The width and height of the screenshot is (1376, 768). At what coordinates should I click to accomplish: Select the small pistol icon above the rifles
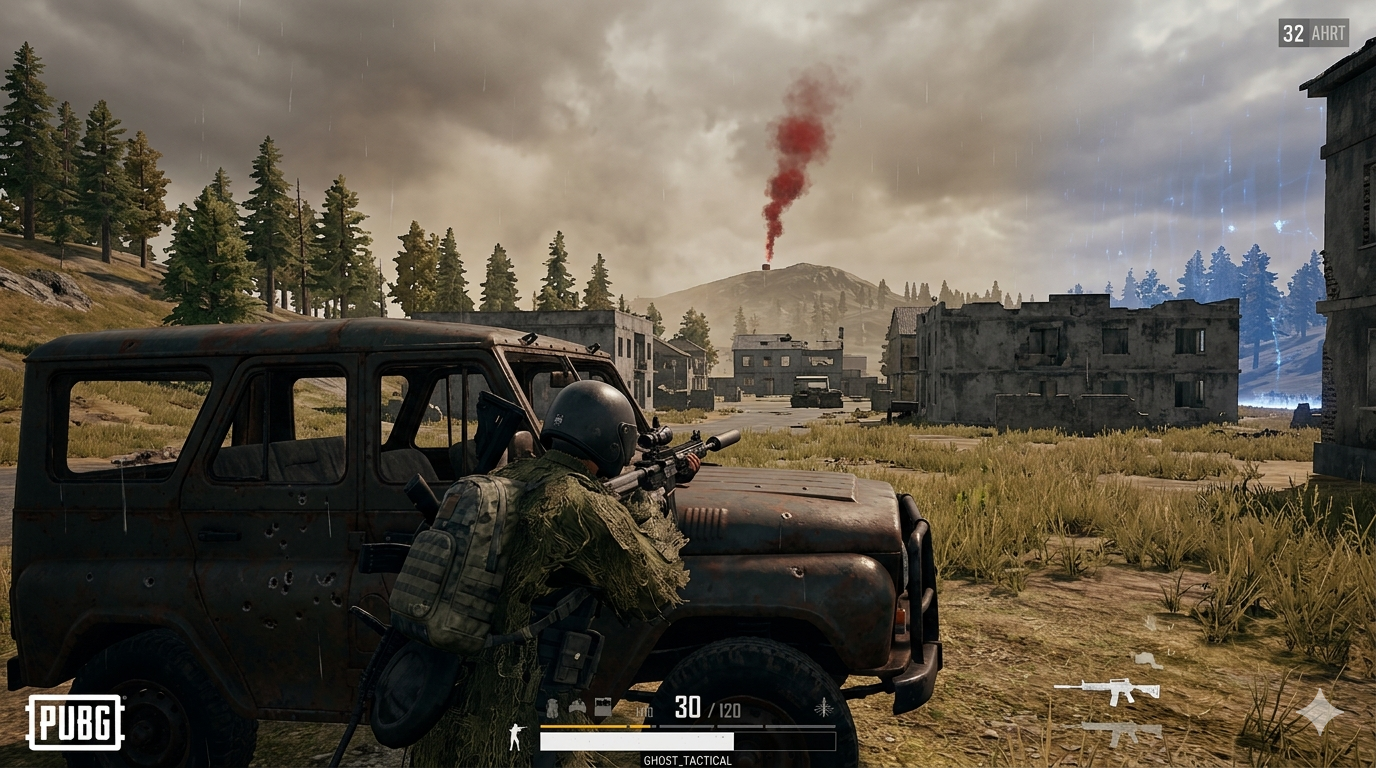[1148, 660]
